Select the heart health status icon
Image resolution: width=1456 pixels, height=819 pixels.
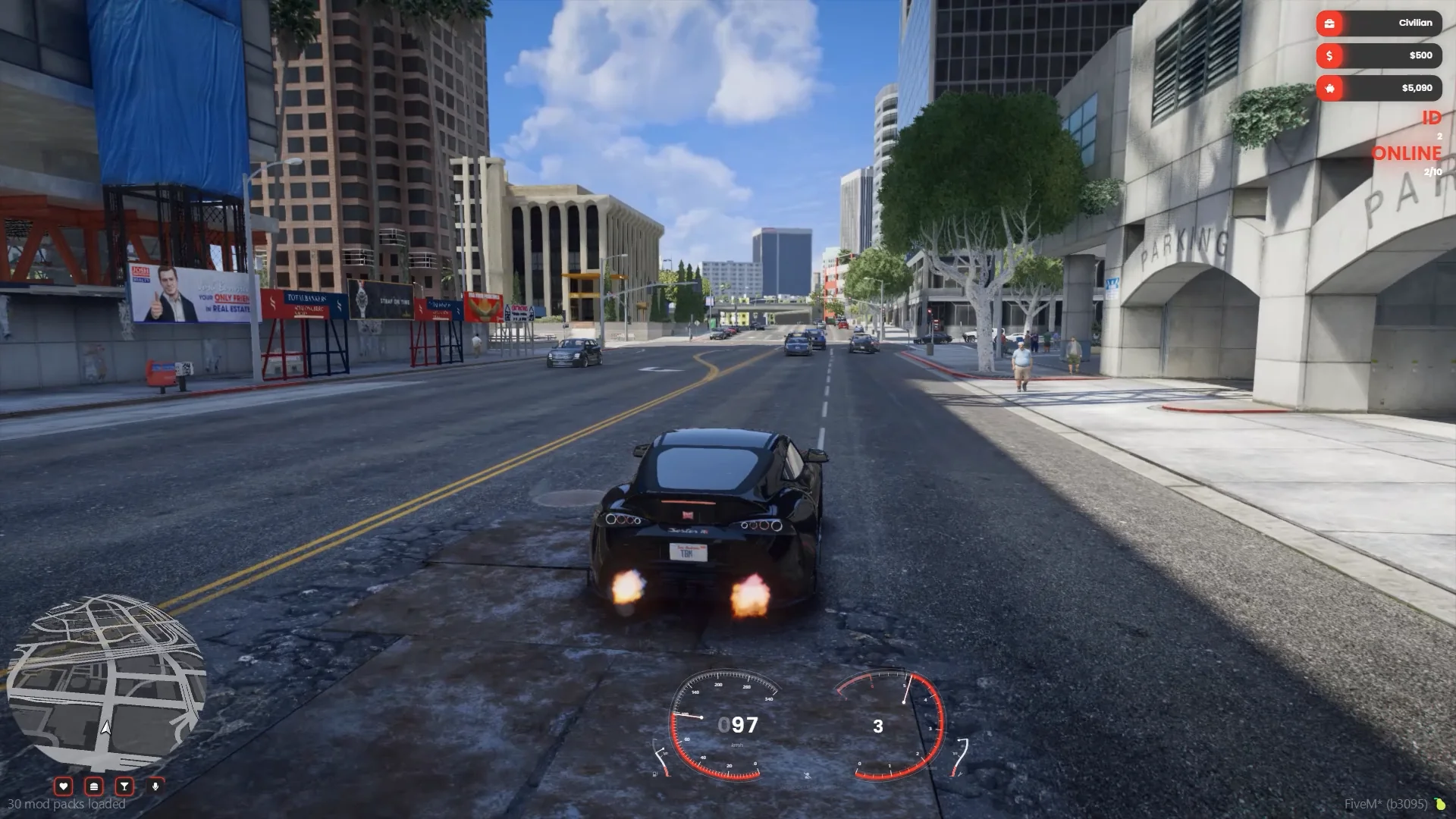pyautogui.click(x=64, y=786)
